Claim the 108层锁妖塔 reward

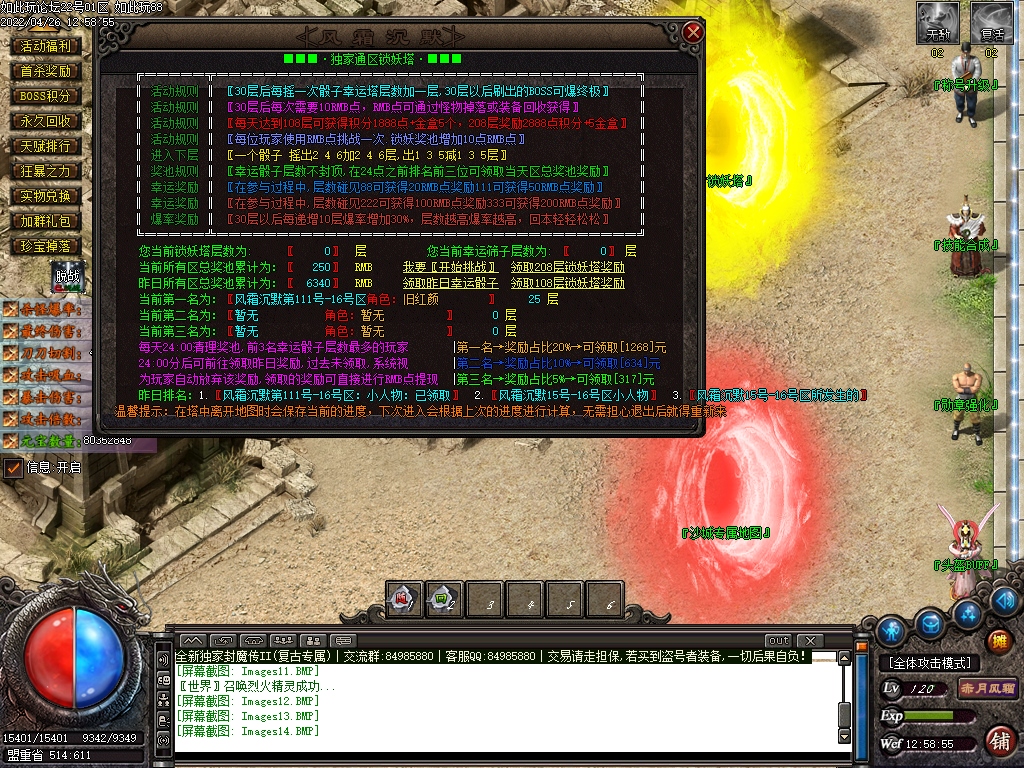pyautogui.click(x=567, y=283)
